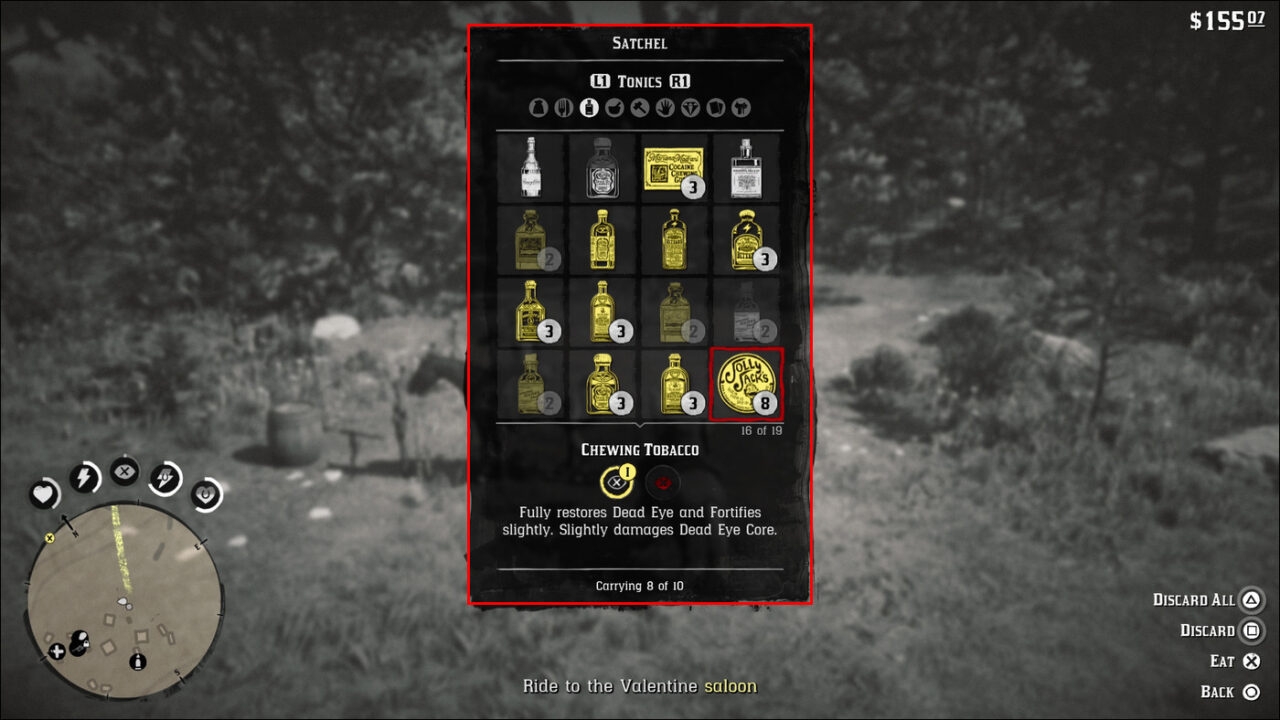Click the yellow Dead Eye effect icon
The height and width of the screenshot is (720, 1280).
coord(618,482)
